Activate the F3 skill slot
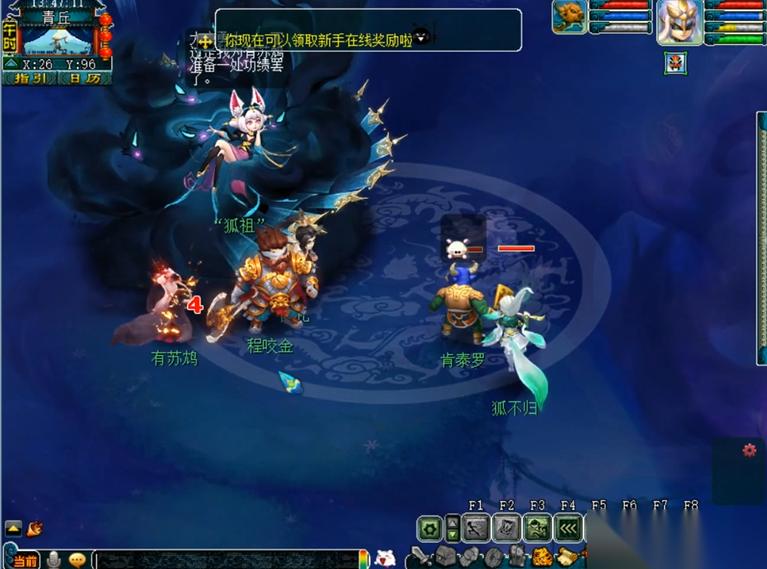767x569 pixels. tap(538, 528)
